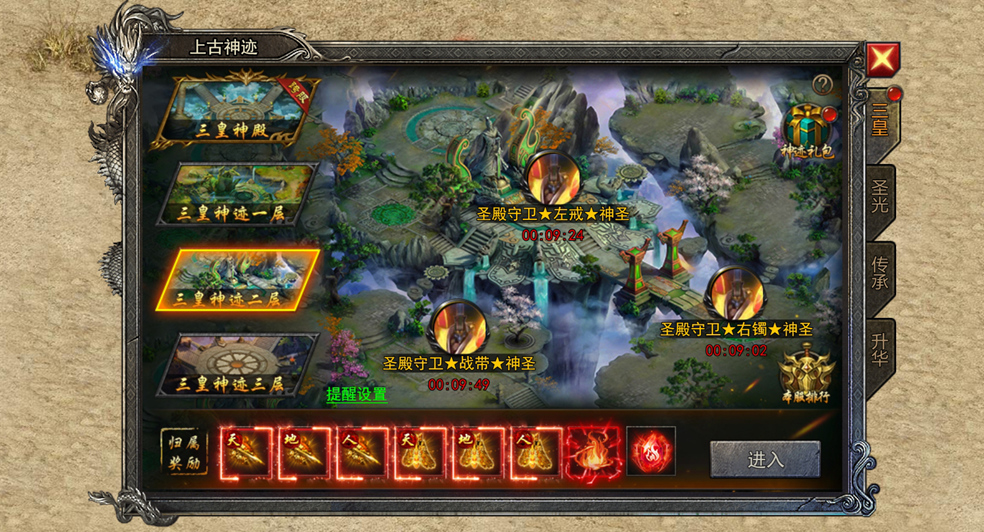Click the 进入 enter button
This screenshot has width=984, height=532.
tap(765, 459)
